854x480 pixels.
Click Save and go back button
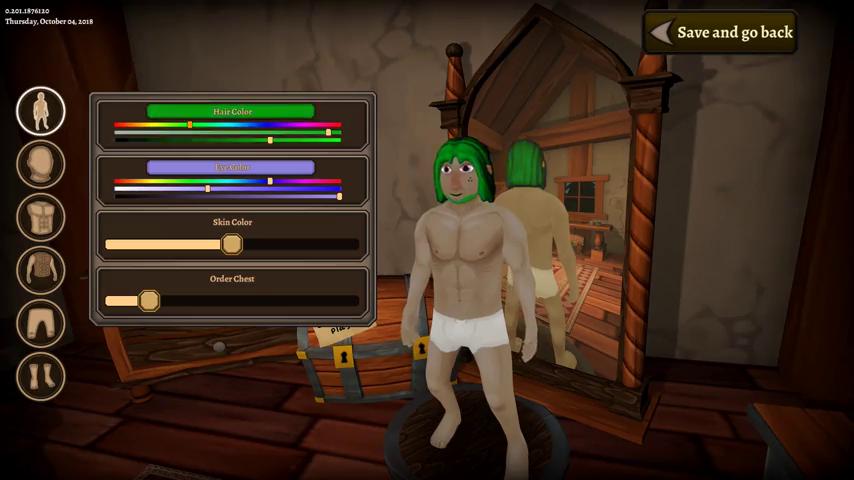coord(721,32)
